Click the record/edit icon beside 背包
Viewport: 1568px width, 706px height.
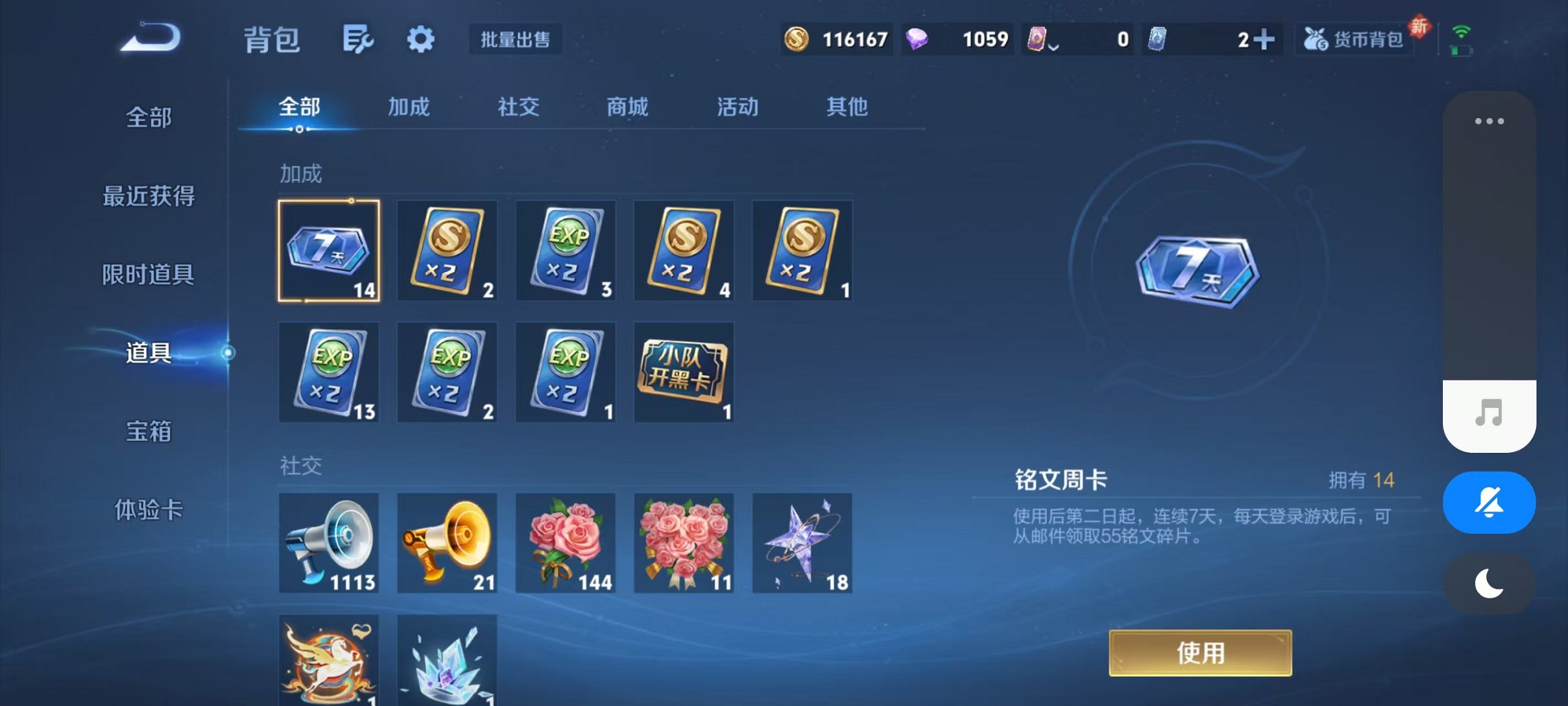357,39
